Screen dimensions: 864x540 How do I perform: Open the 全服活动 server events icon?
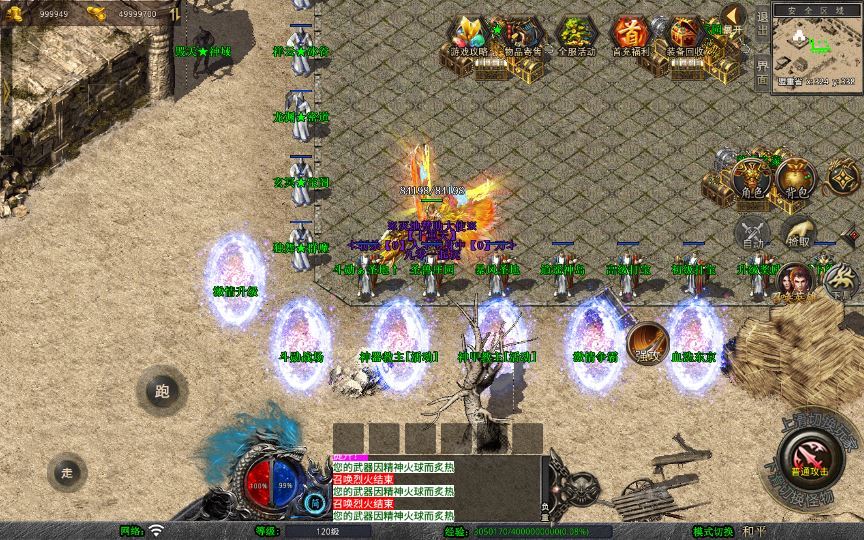[574, 38]
